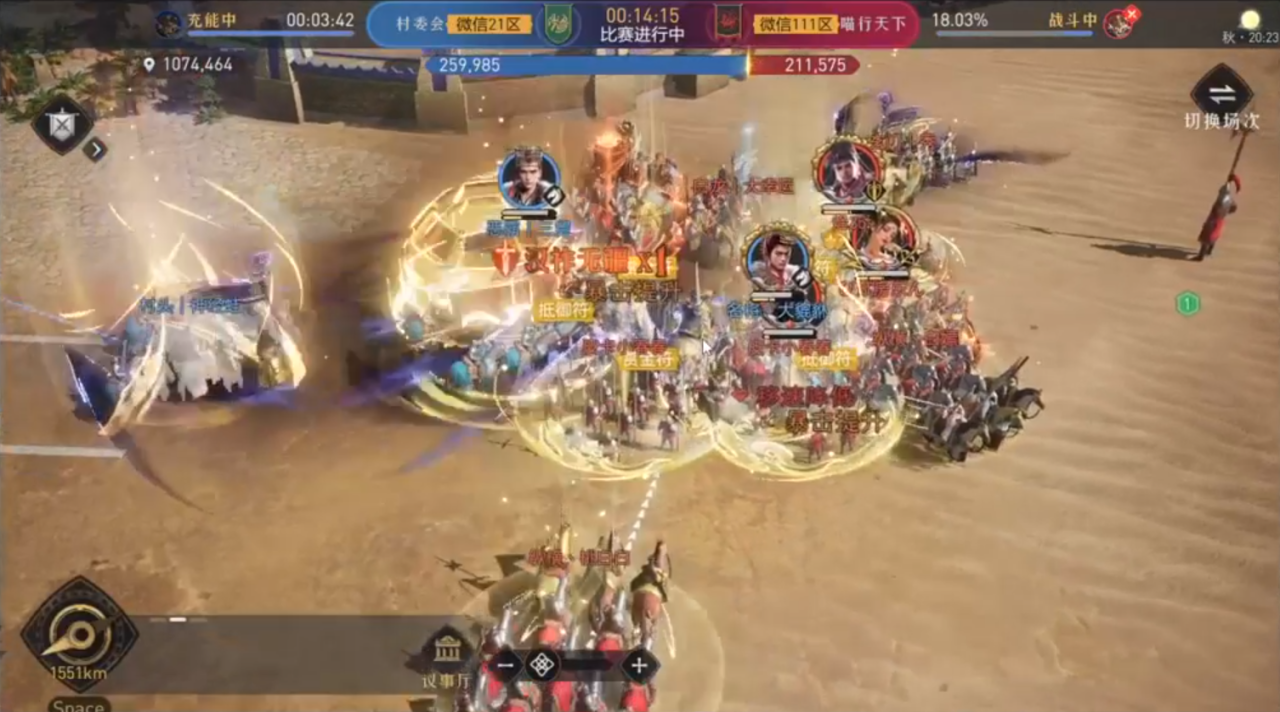Click the 充能中 charging icon

click(169, 24)
